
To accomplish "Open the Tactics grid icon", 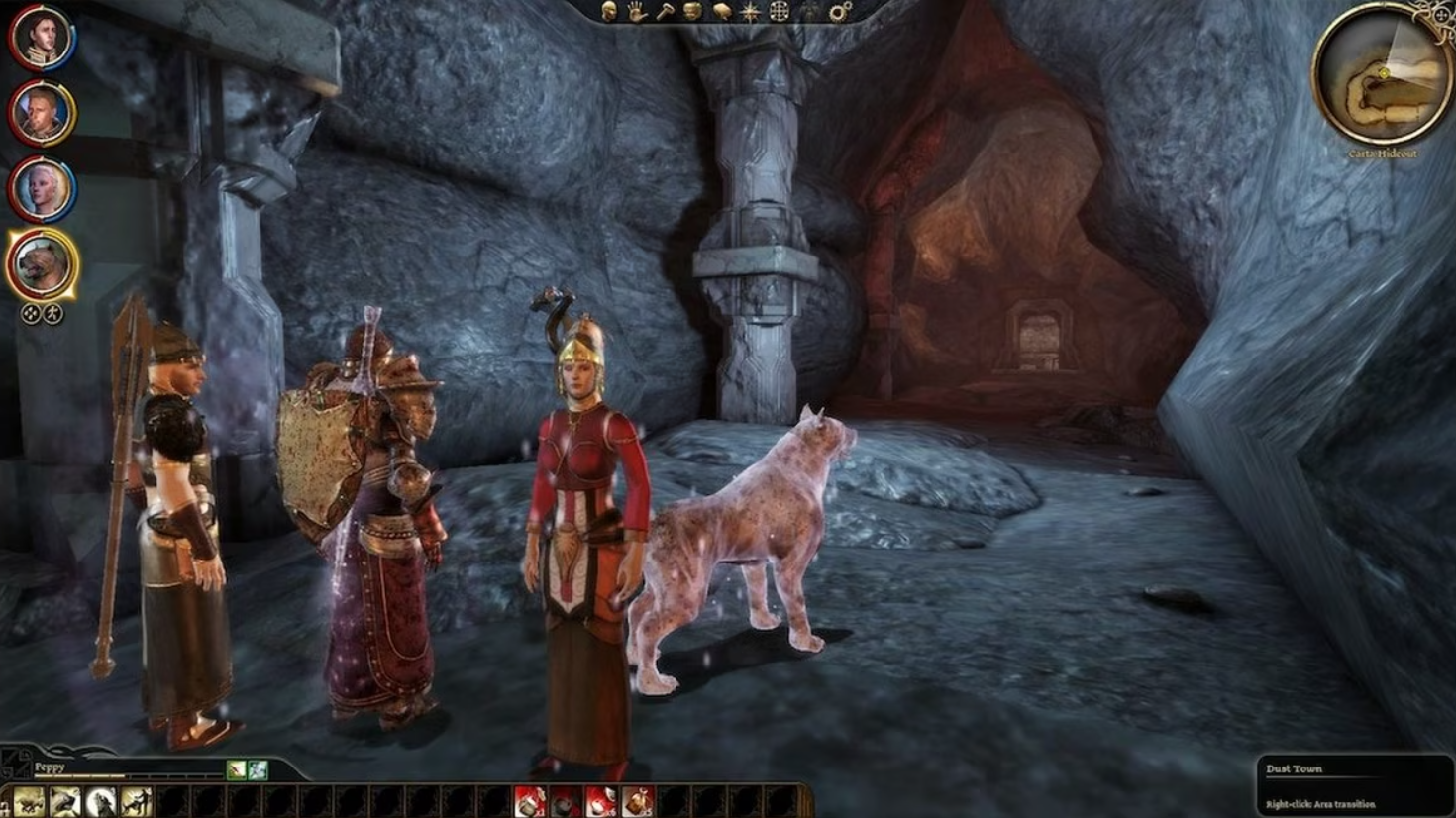I will (x=779, y=12).
